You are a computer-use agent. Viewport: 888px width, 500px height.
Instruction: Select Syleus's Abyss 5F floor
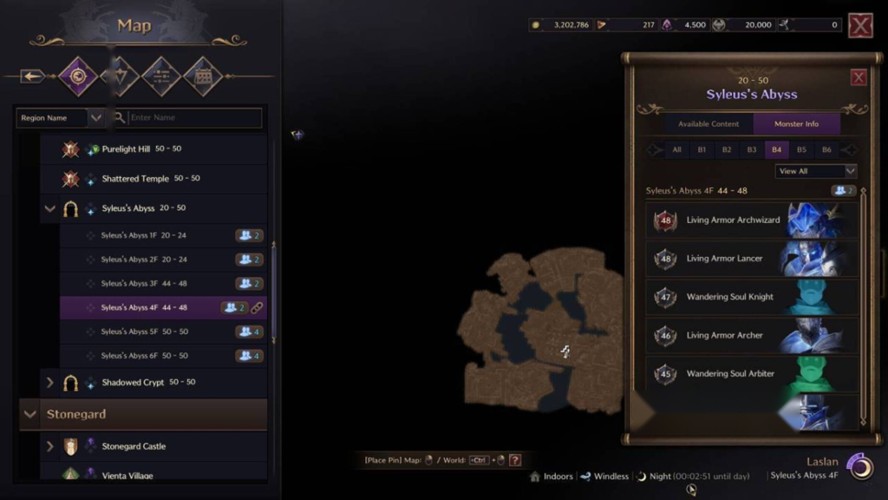pyautogui.click(x=143, y=332)
